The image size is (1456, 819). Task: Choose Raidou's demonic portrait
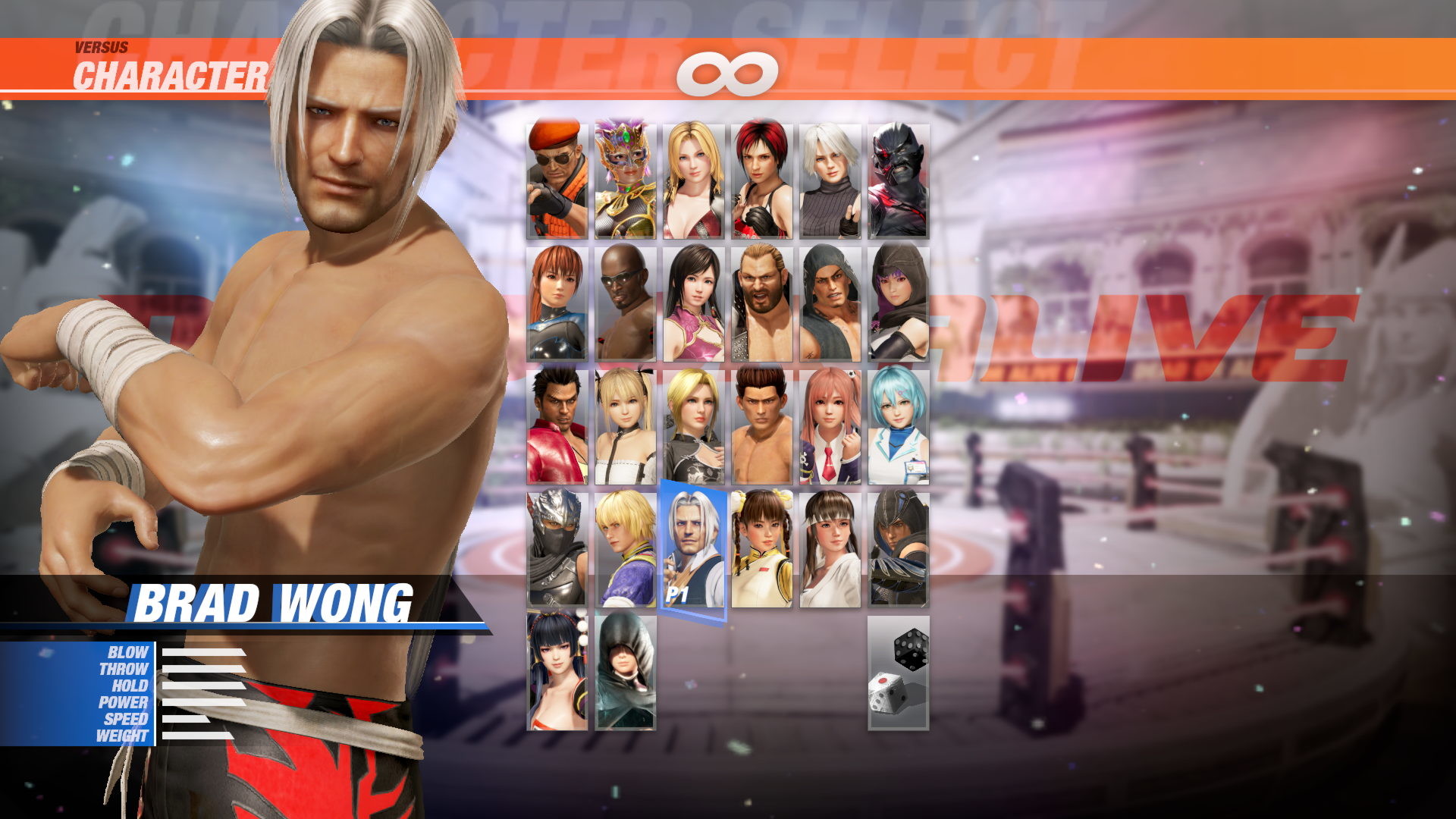[x=896, y=180]
